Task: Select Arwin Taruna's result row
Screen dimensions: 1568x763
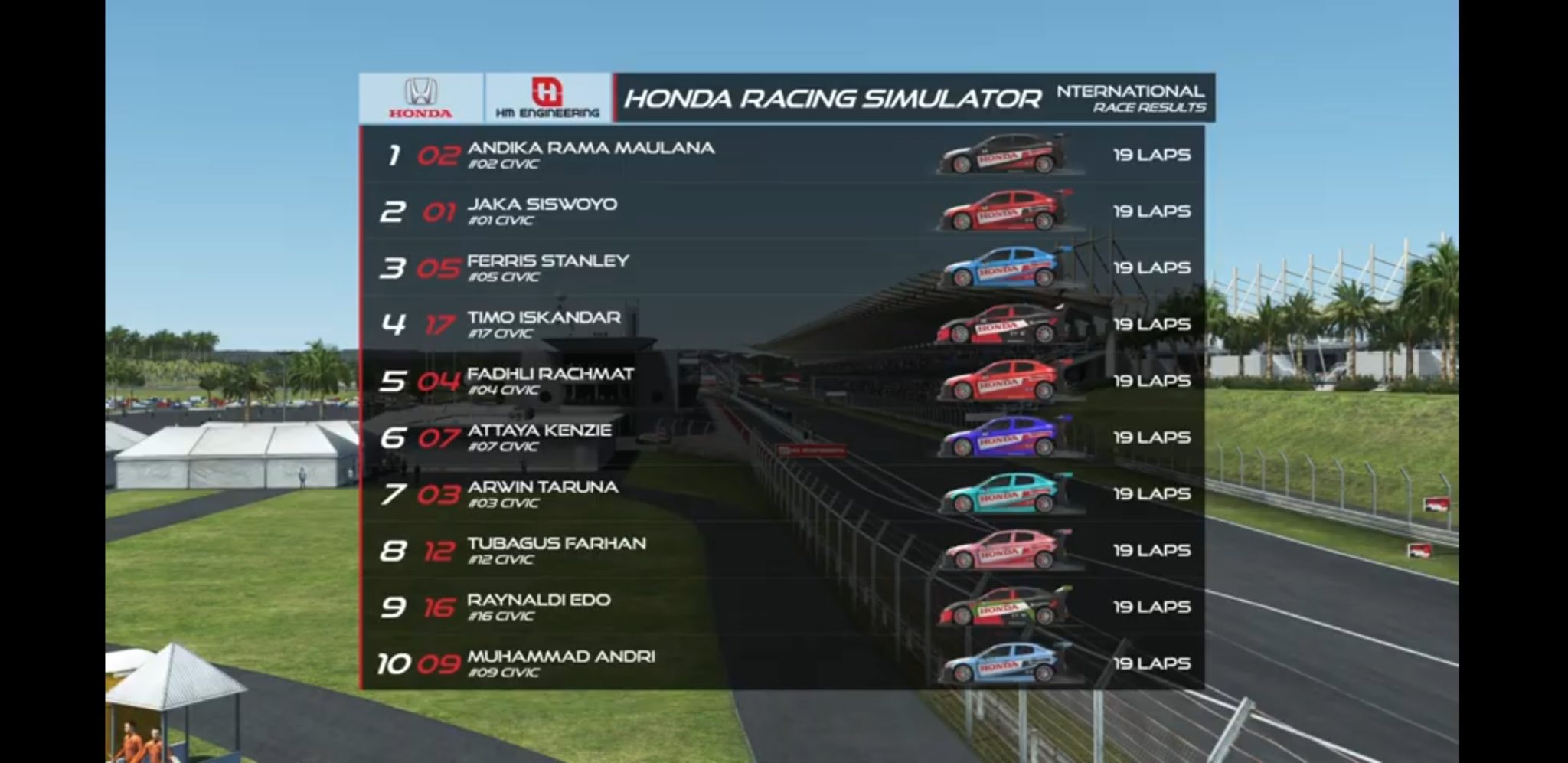Action: (x=542, y=493)
